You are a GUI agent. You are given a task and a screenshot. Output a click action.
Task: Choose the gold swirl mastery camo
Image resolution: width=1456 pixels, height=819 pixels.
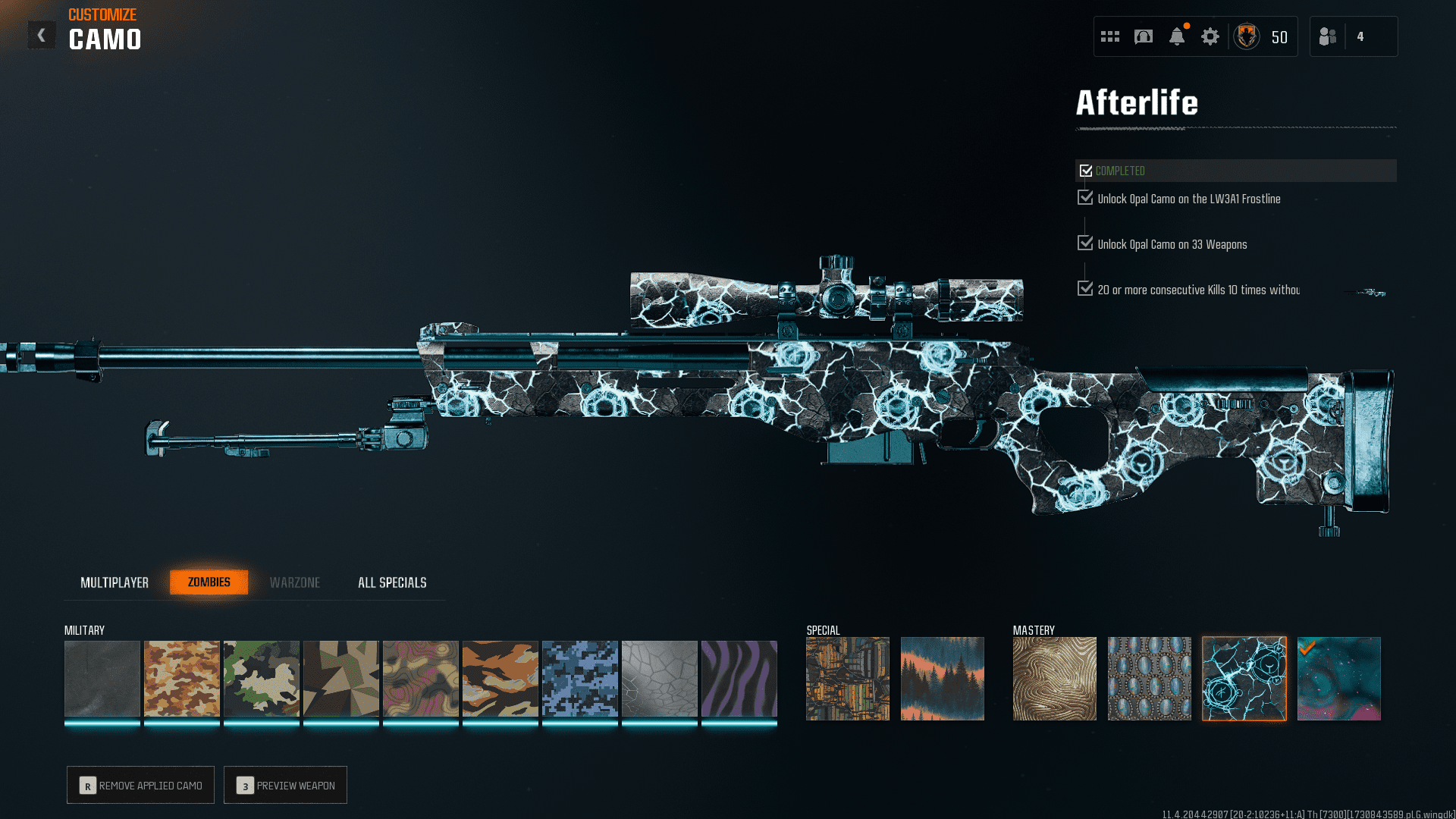[x=1055, y=679]
